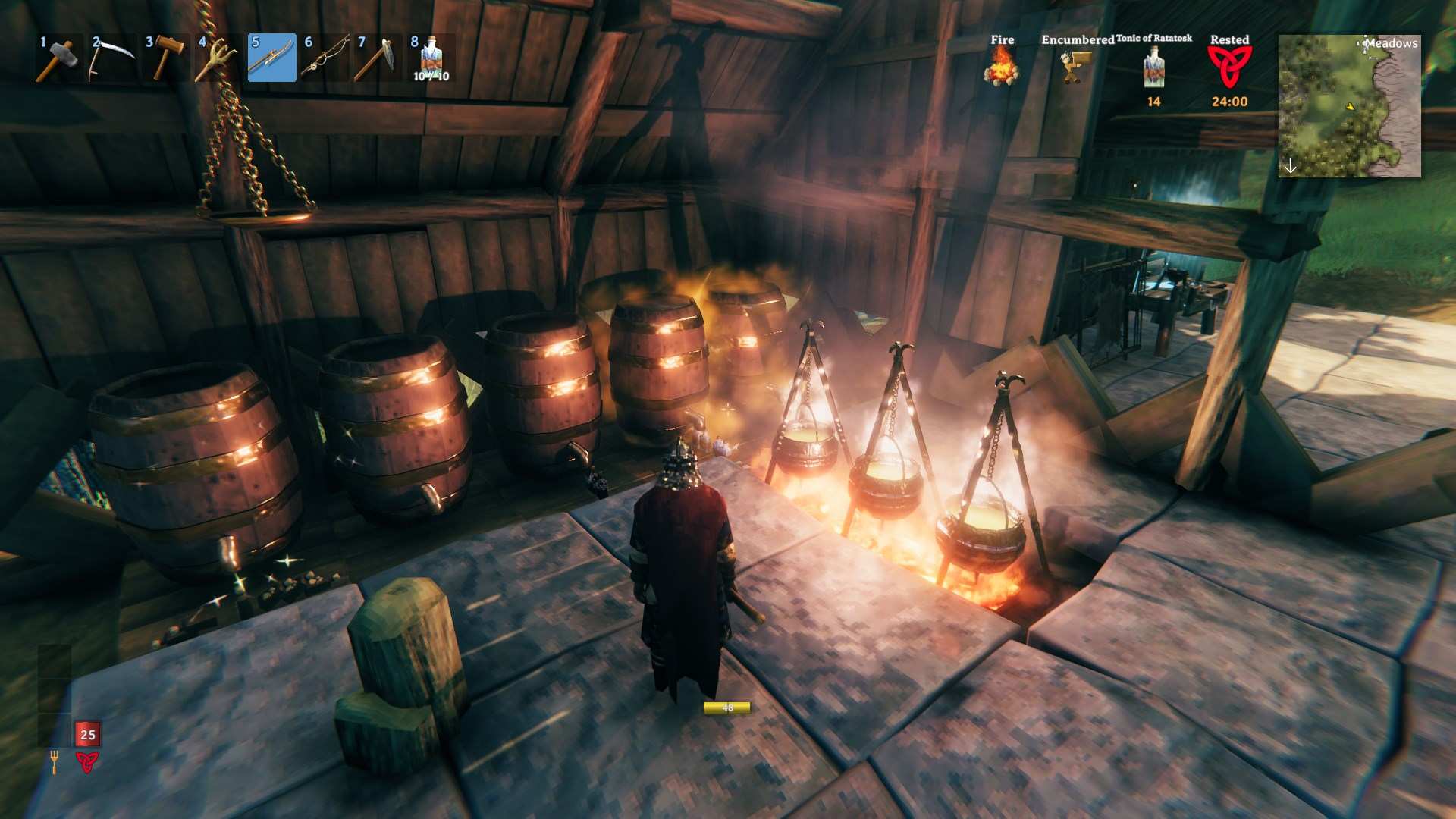Click the fork food icon
Screen dimensions: 1456x819
[54, 761]
